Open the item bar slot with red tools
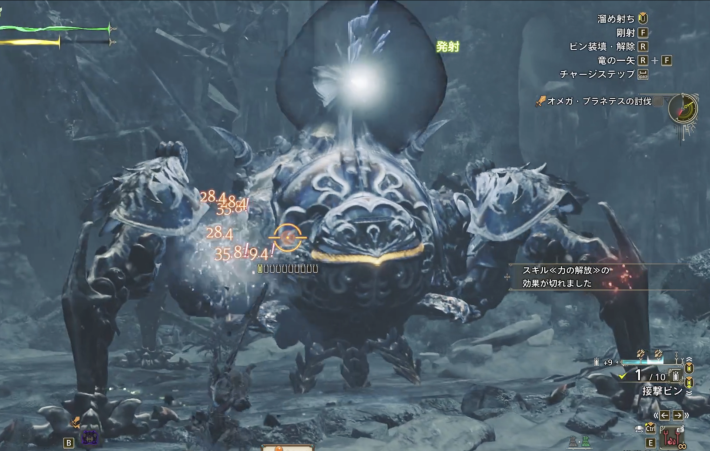 click(x=670, y=436)
